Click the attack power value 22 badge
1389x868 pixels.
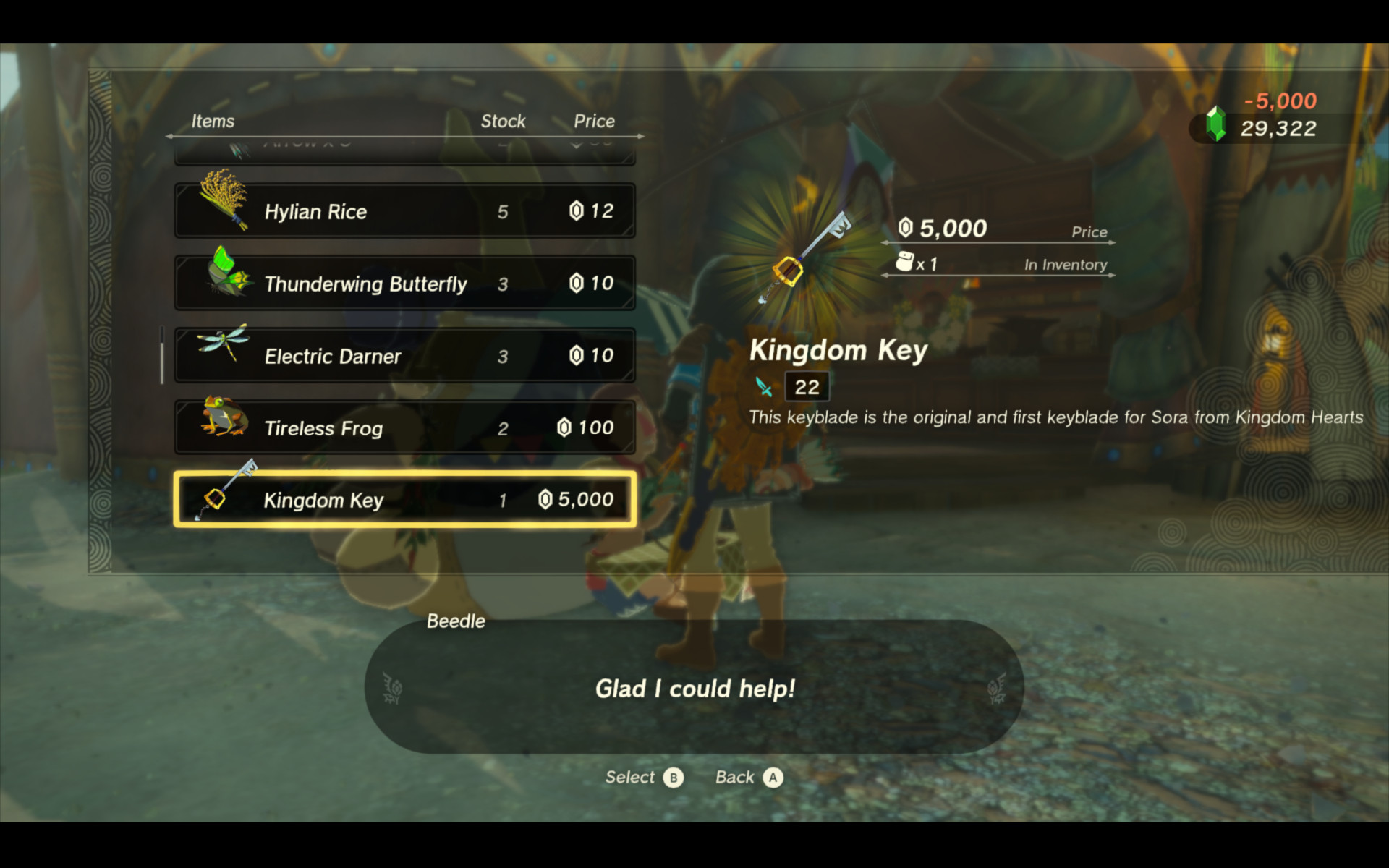pos(806,386)
